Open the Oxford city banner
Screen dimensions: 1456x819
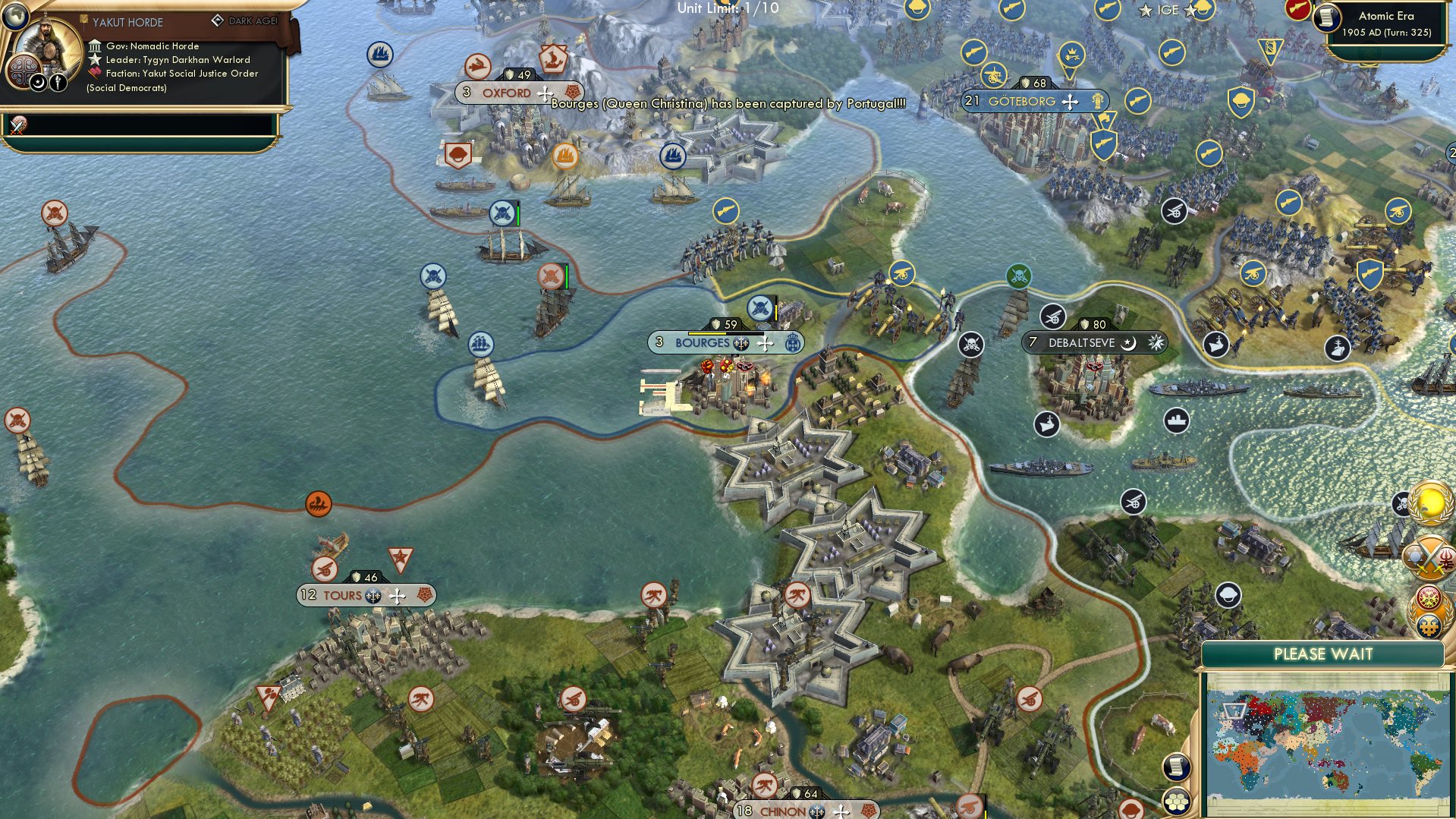pos(505,92)
